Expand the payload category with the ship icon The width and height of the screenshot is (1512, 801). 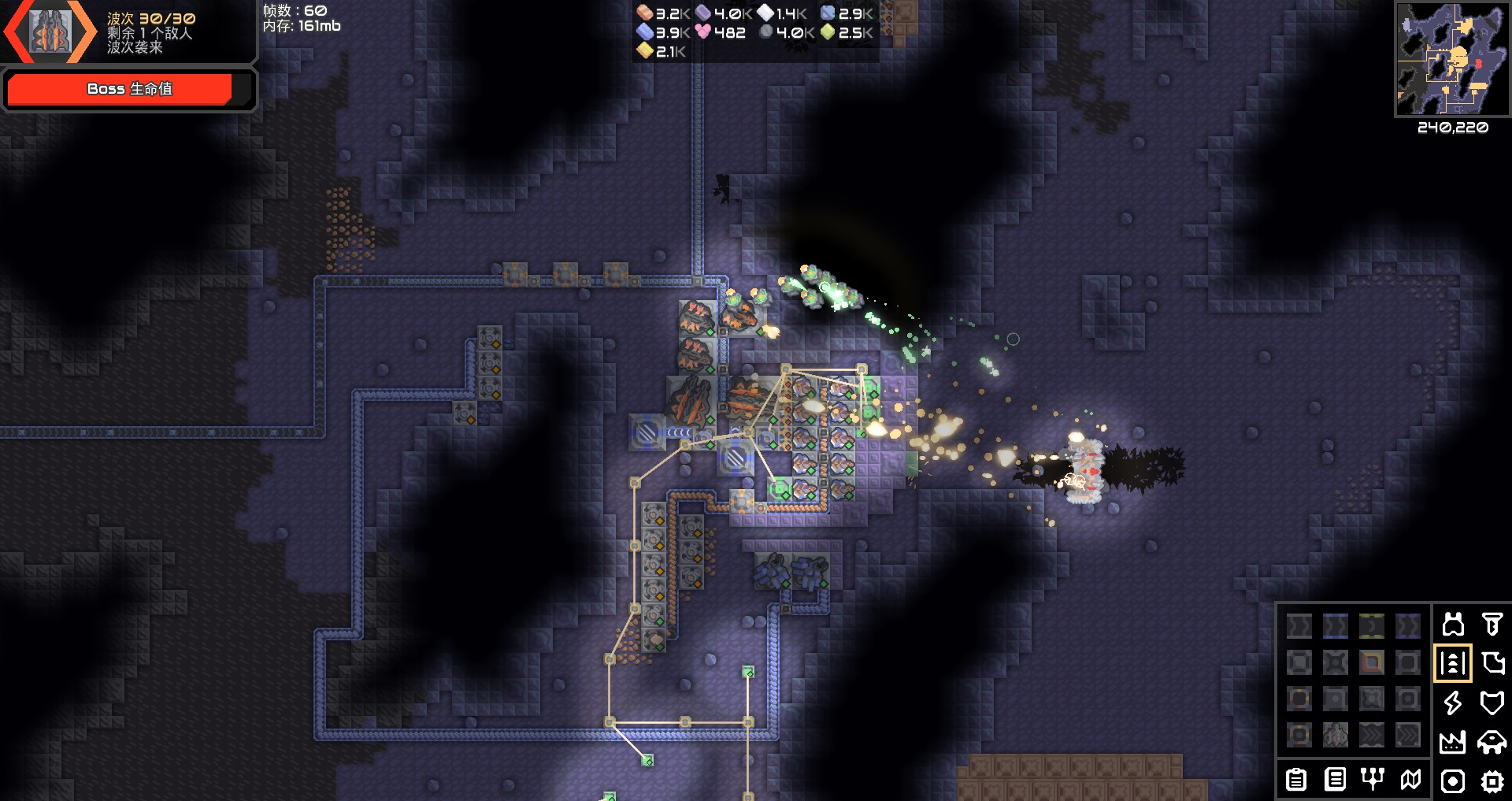pos(1492,740)
